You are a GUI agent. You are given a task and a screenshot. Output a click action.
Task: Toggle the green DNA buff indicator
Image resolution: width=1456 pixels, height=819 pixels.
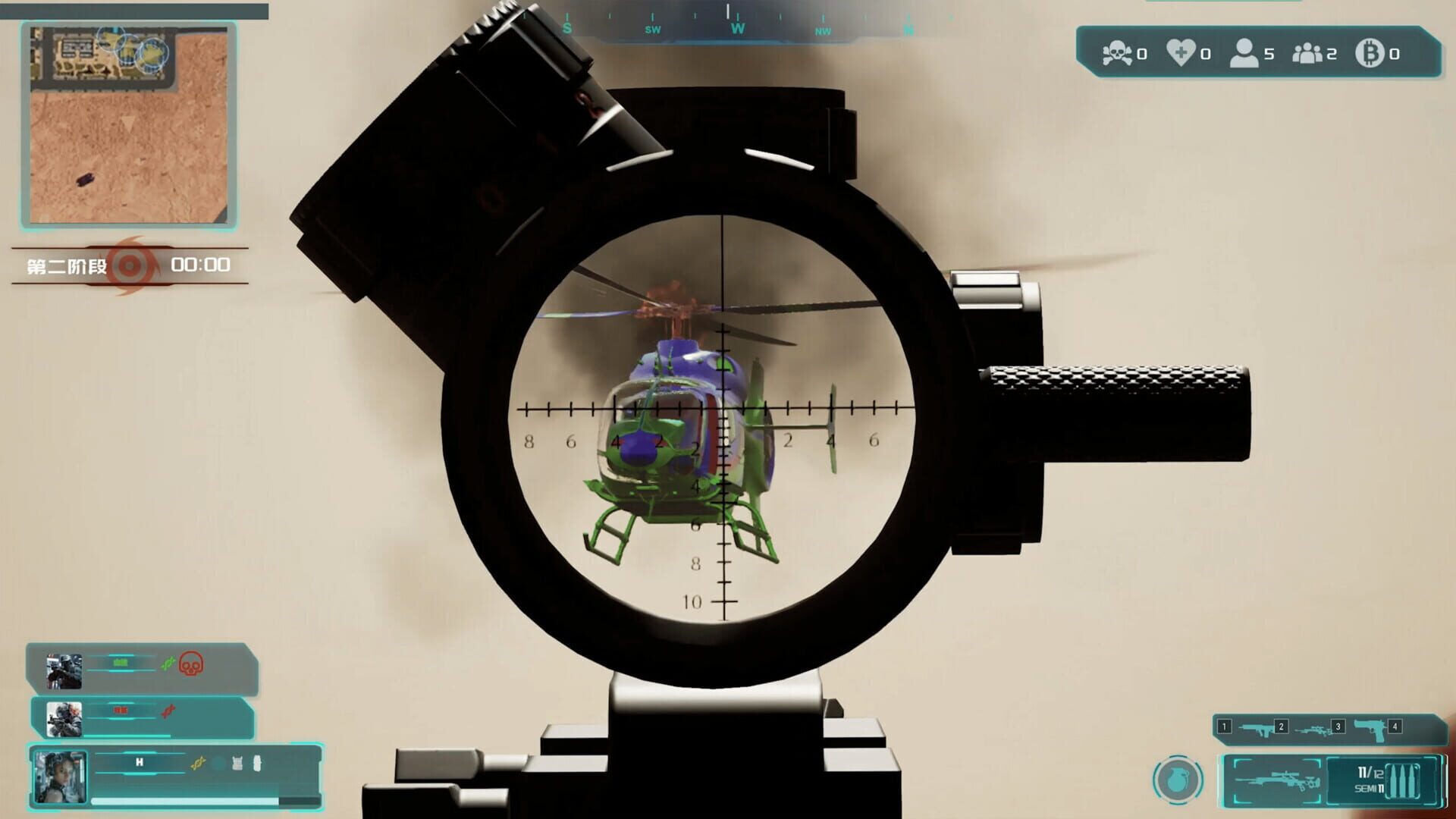tap(167, 663)
